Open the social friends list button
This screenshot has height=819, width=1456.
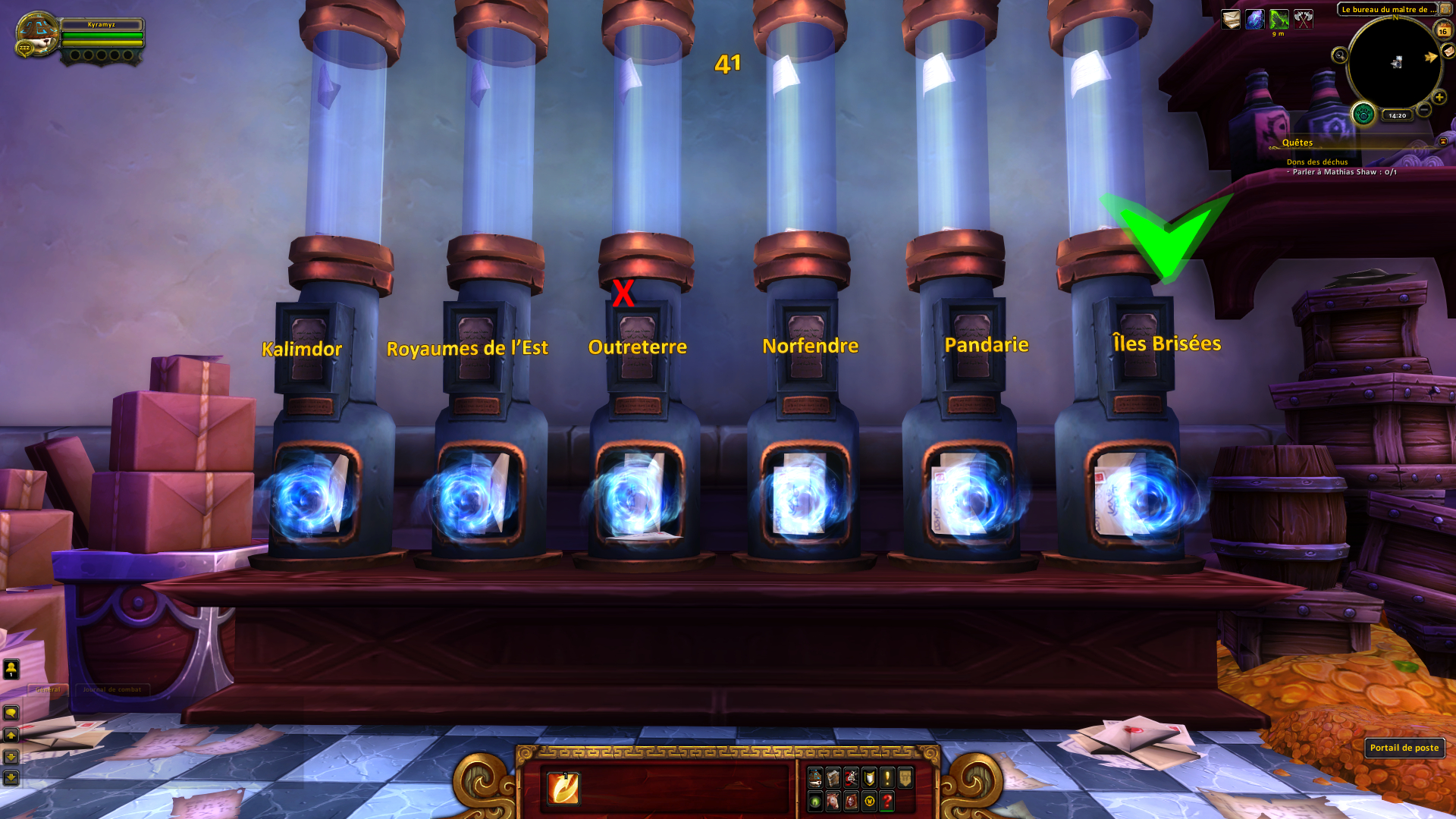(x=11, y=669)
